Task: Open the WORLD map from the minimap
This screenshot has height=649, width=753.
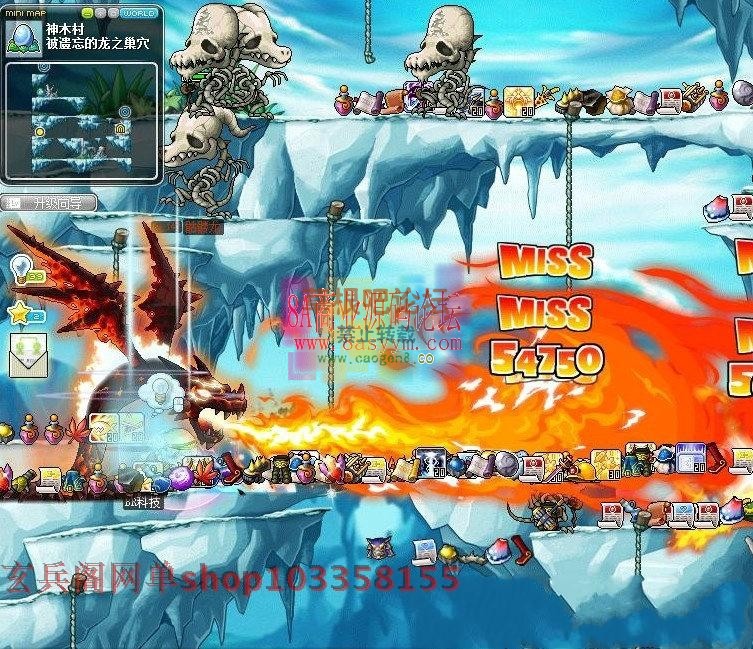Action: 137,13
